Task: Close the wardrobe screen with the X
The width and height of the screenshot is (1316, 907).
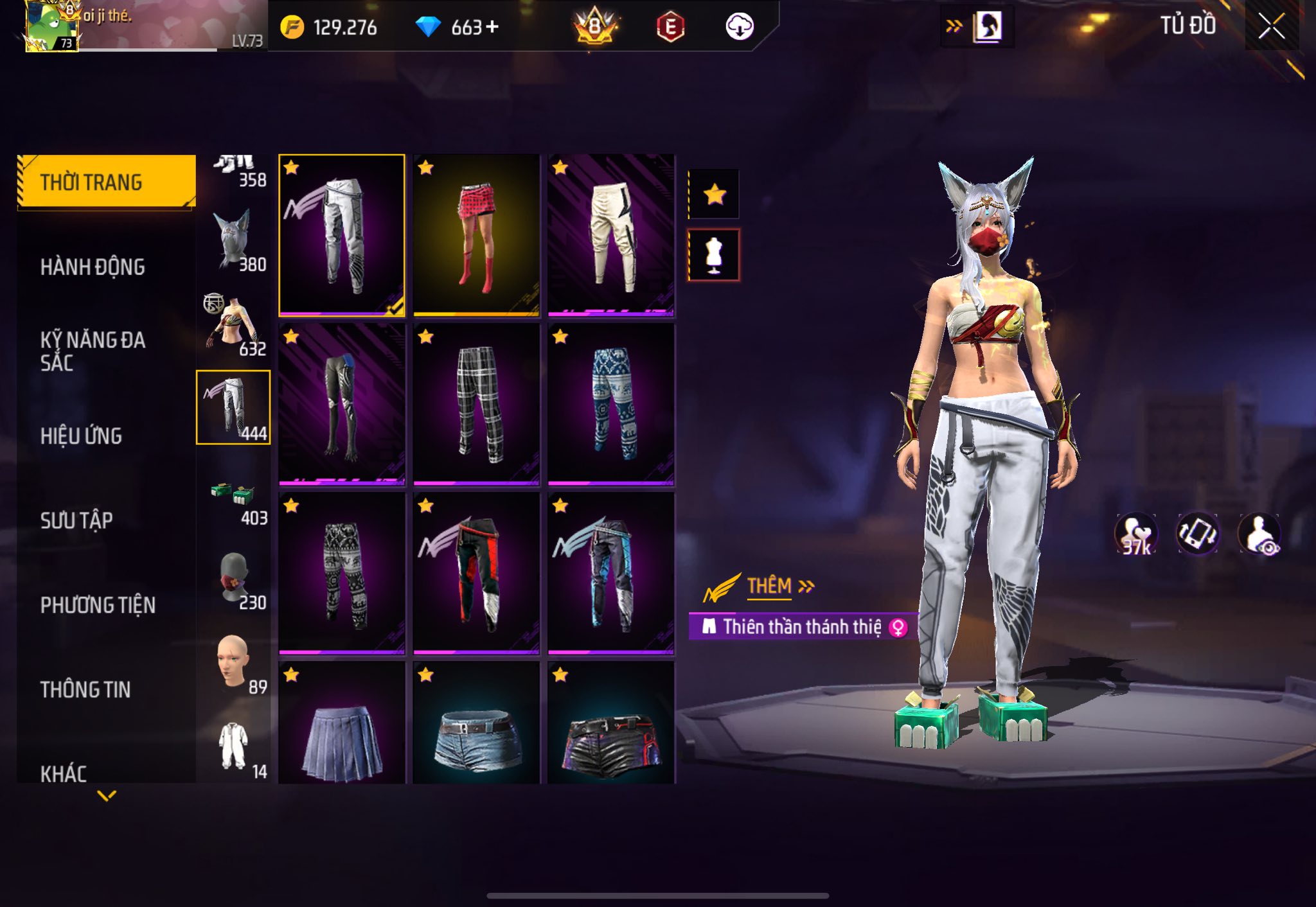Action: pos(1271,27)
